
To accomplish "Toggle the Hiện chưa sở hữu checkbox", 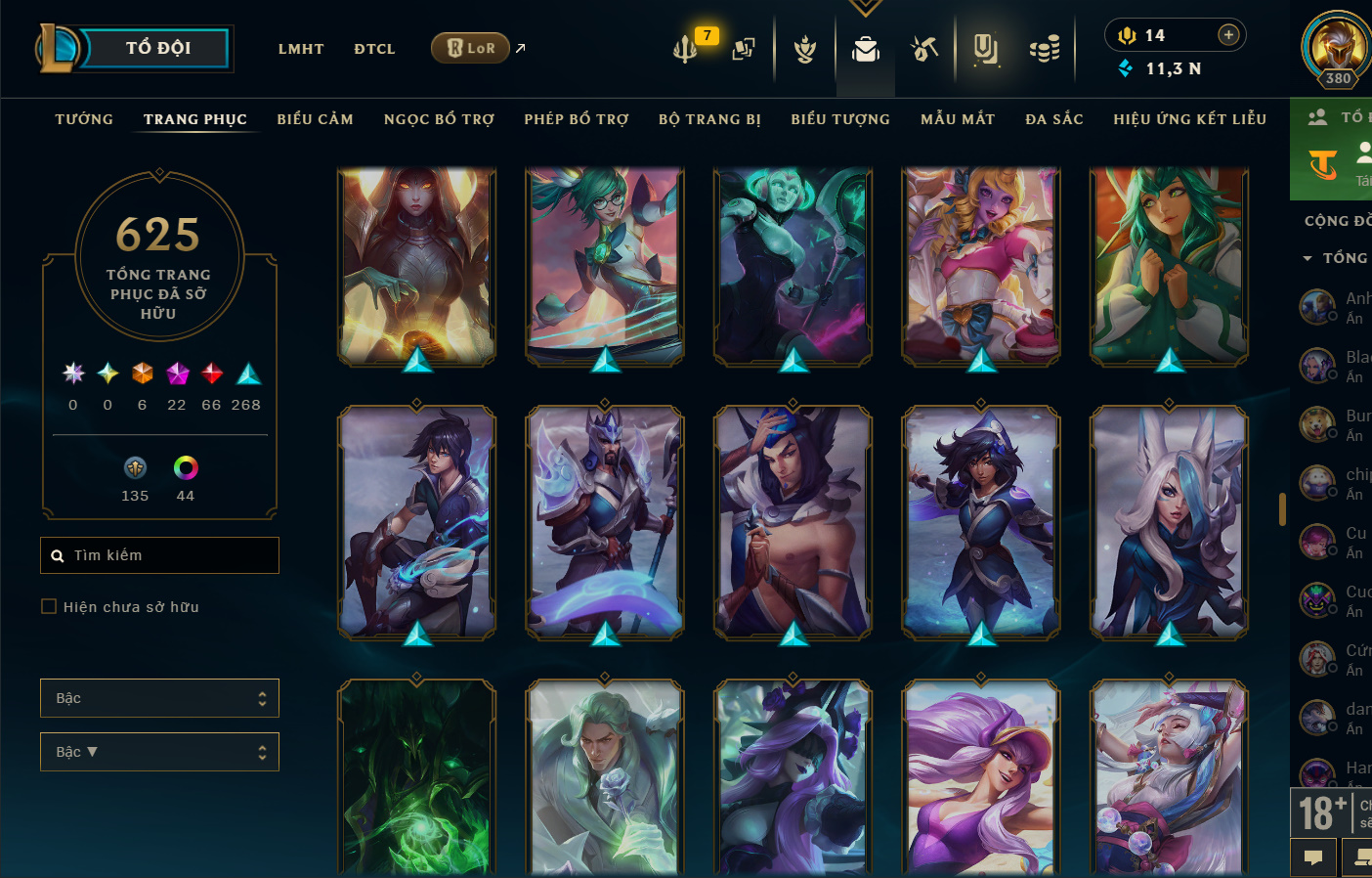I will tap(49, 607).
